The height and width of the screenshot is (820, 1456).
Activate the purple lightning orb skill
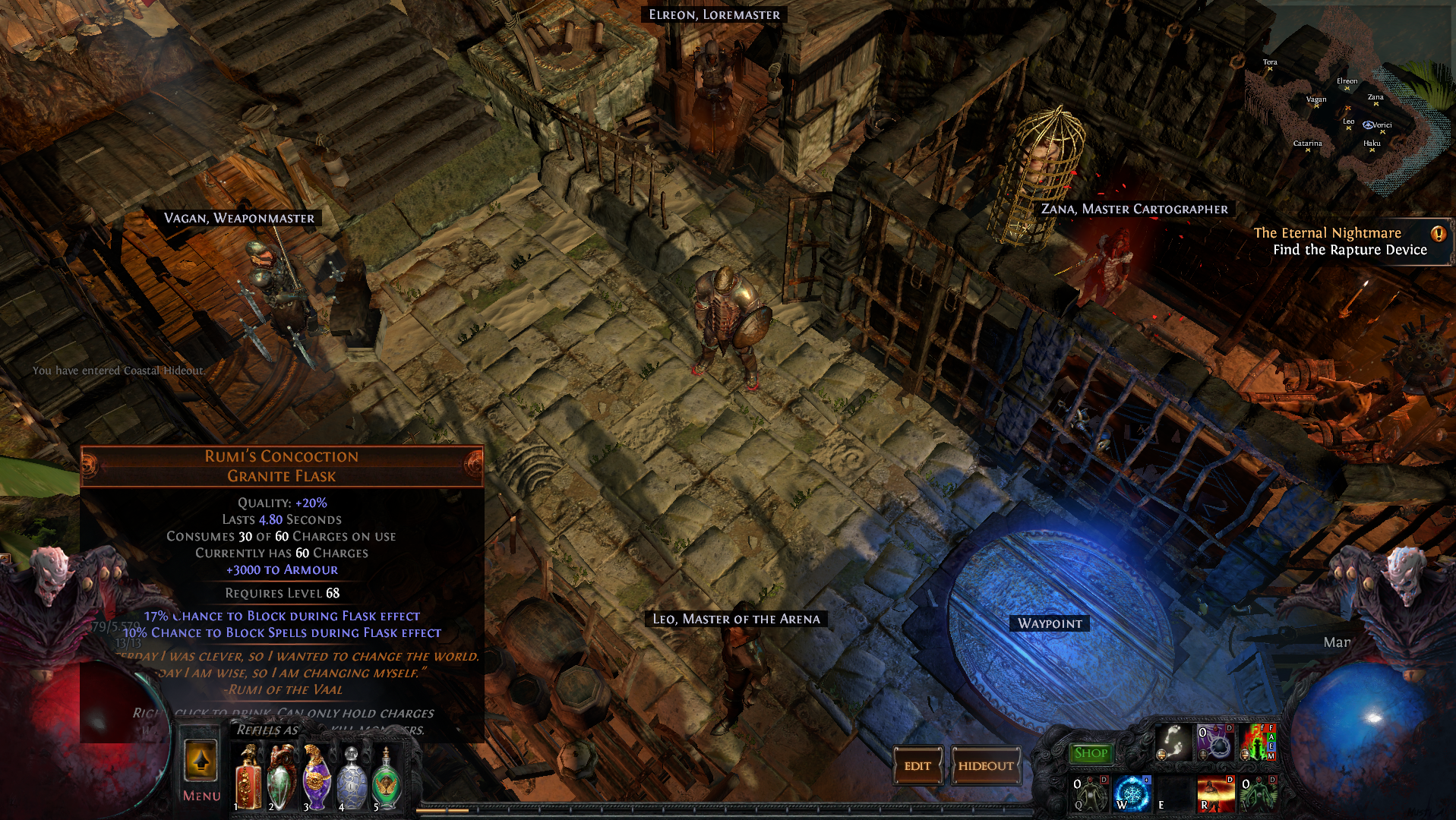1215,743
